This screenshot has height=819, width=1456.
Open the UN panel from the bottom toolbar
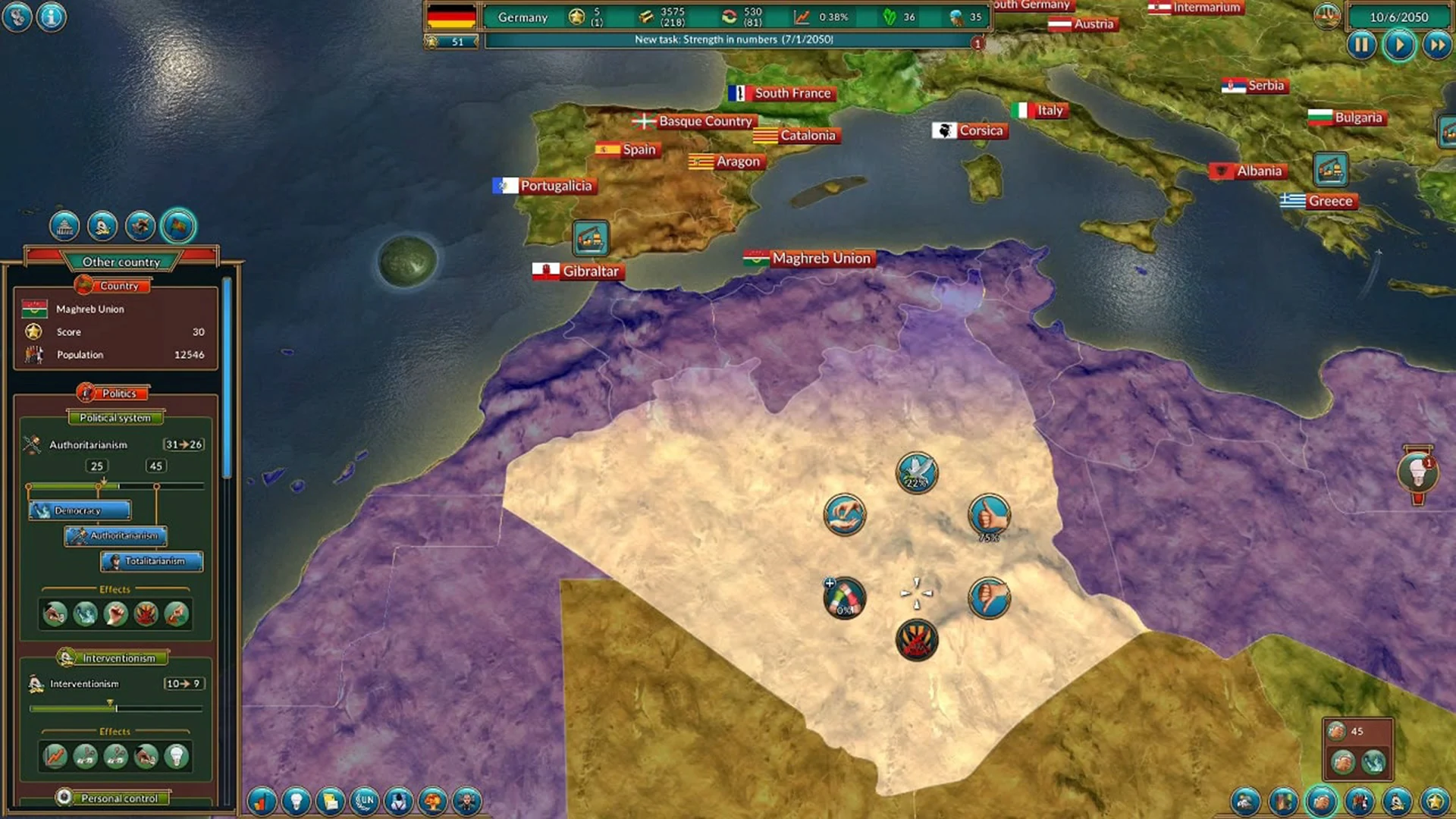point(364,802)
